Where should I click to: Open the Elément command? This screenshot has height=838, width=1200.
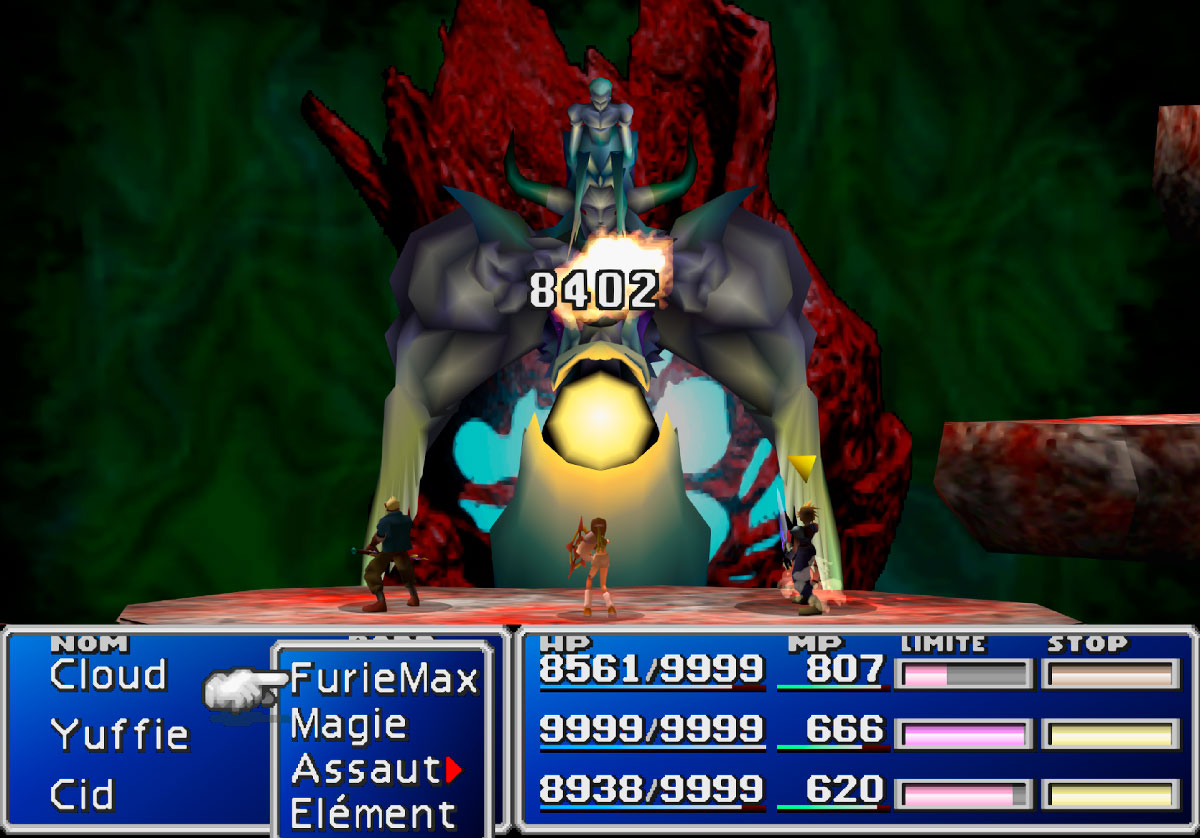(372, 812)
